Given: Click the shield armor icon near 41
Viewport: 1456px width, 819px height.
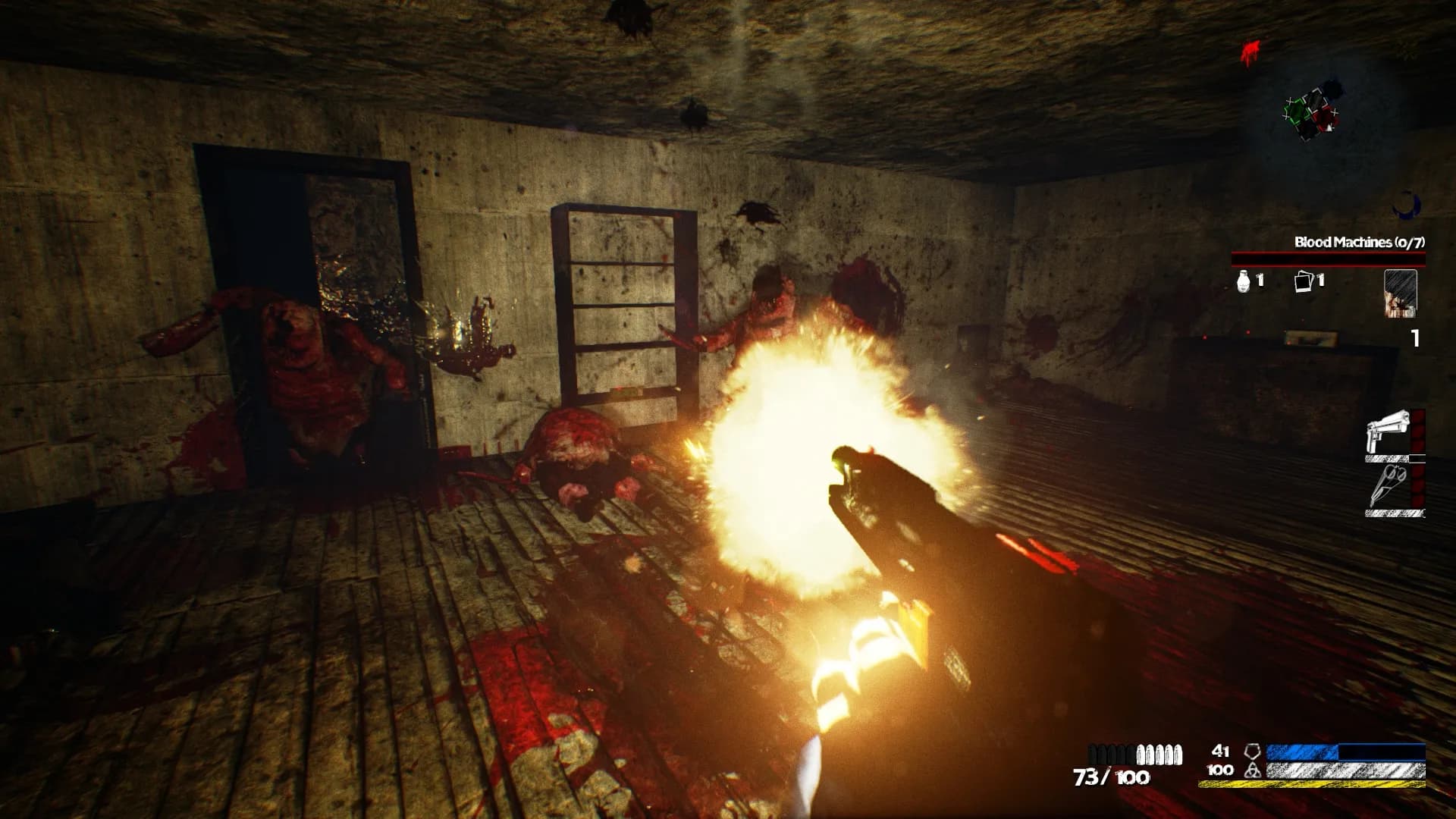Looking at the screenshot, I should point(1253,752).
